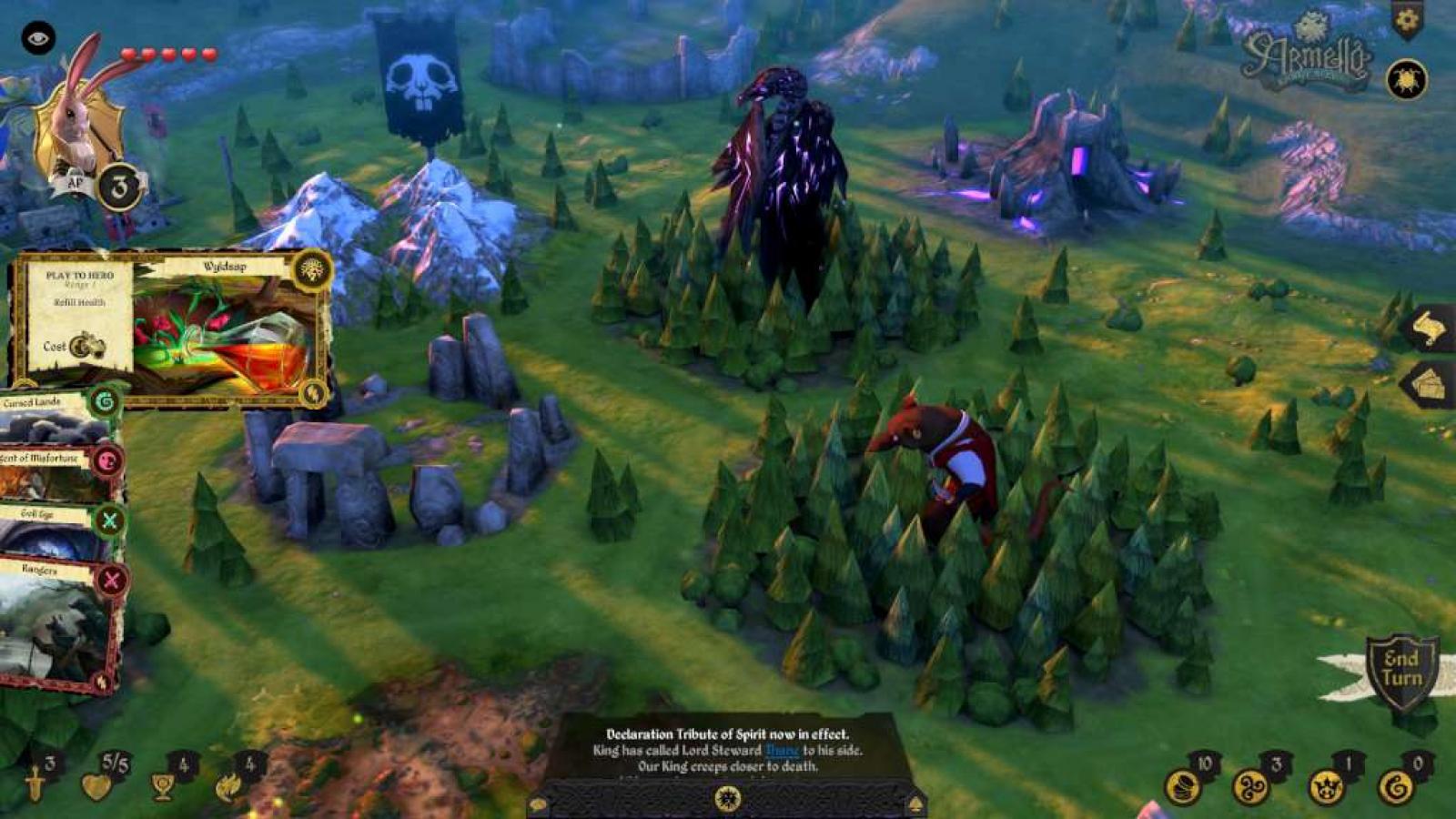Toggle the eye view icon
1456x819 pixels.
coord(38,38)
